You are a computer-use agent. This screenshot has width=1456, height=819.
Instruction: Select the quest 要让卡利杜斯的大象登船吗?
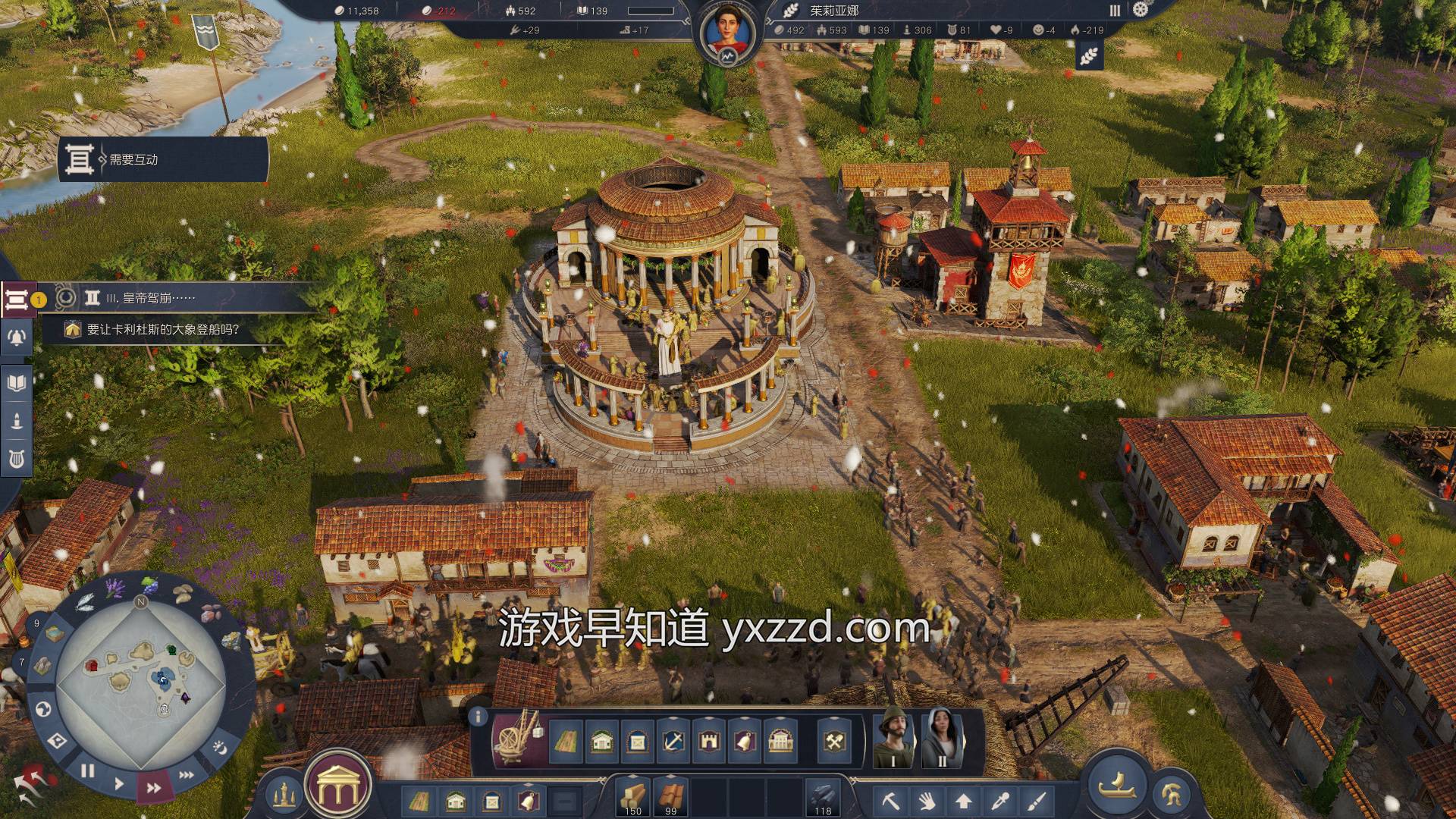[x=163, y=330]
